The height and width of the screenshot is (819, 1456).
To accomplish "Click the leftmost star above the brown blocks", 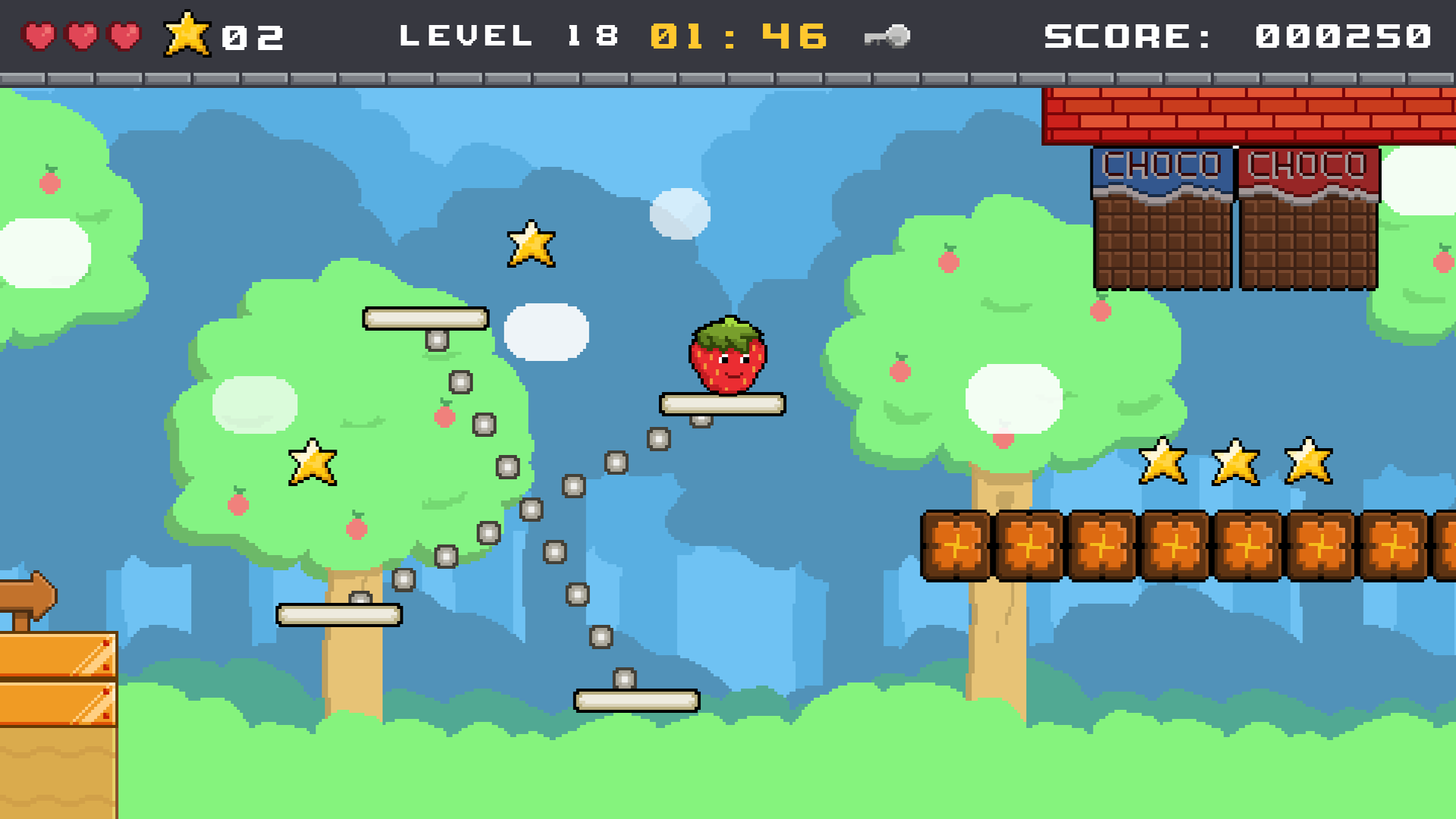I will point(1164,463).
